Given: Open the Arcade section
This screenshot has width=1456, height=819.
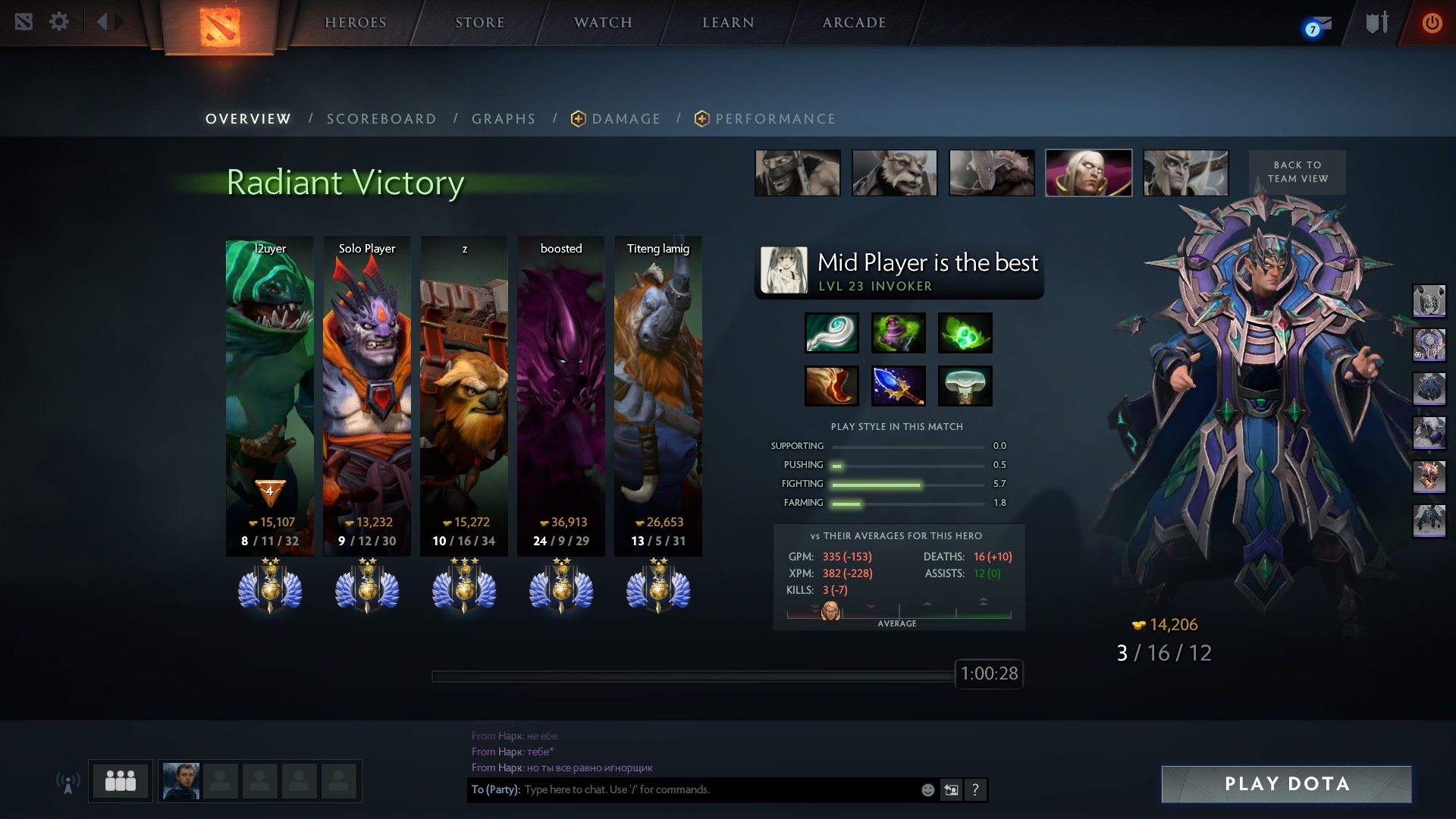Looking at the screenshot, I should pos(854,23).
